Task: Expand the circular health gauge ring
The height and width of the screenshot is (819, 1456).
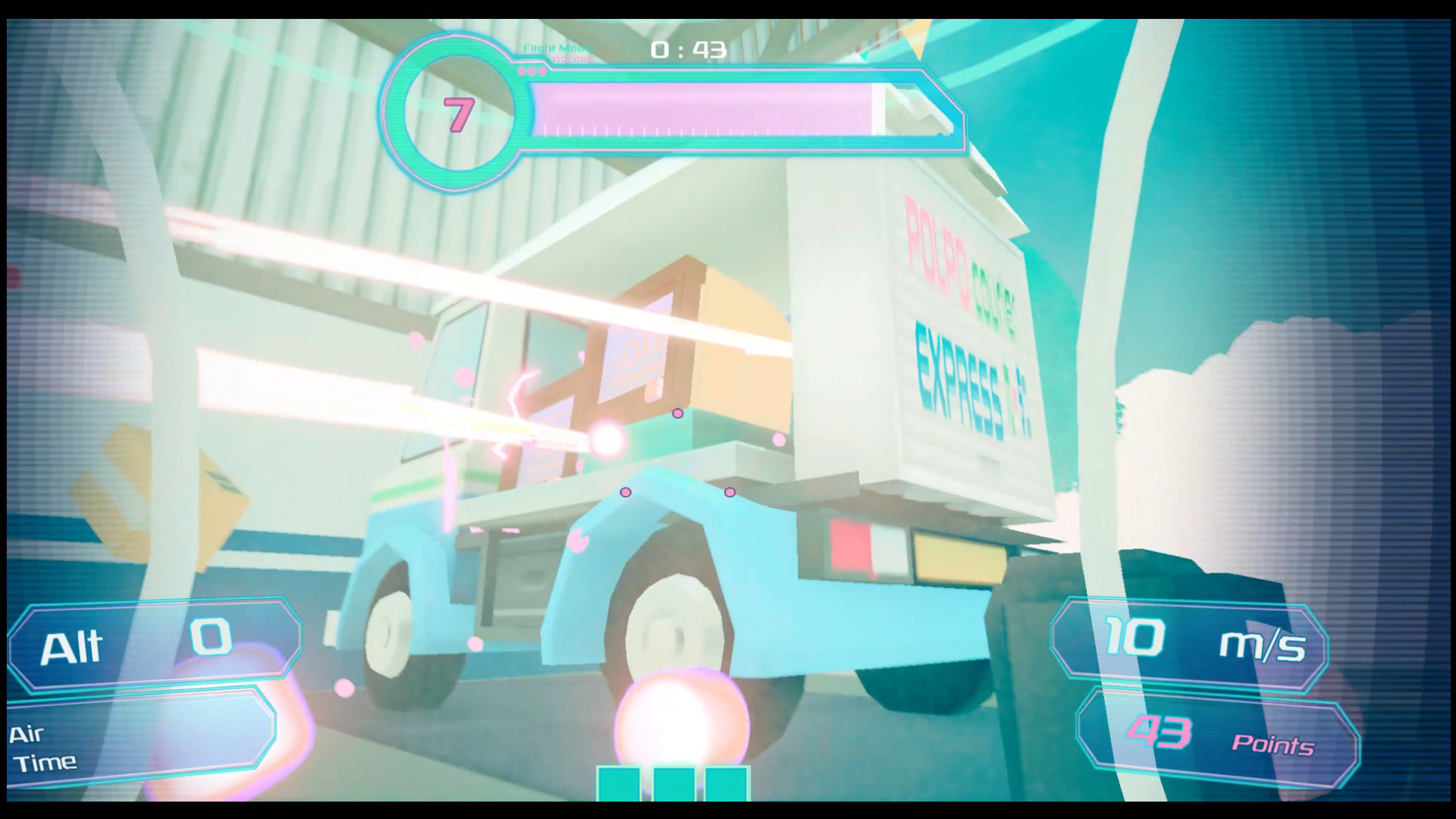Action: click(453, 112)
